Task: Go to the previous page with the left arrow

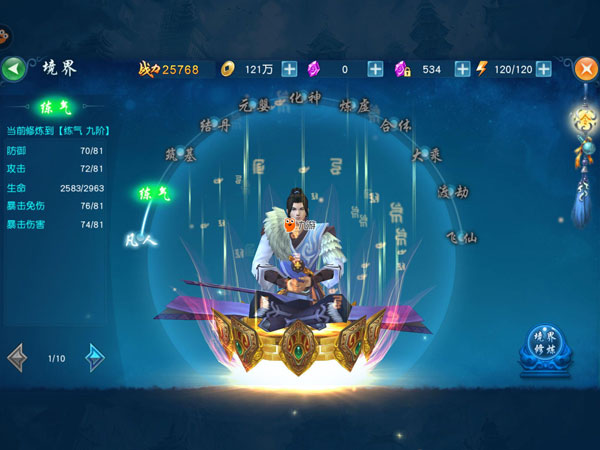Action: [x=17, y=357]
